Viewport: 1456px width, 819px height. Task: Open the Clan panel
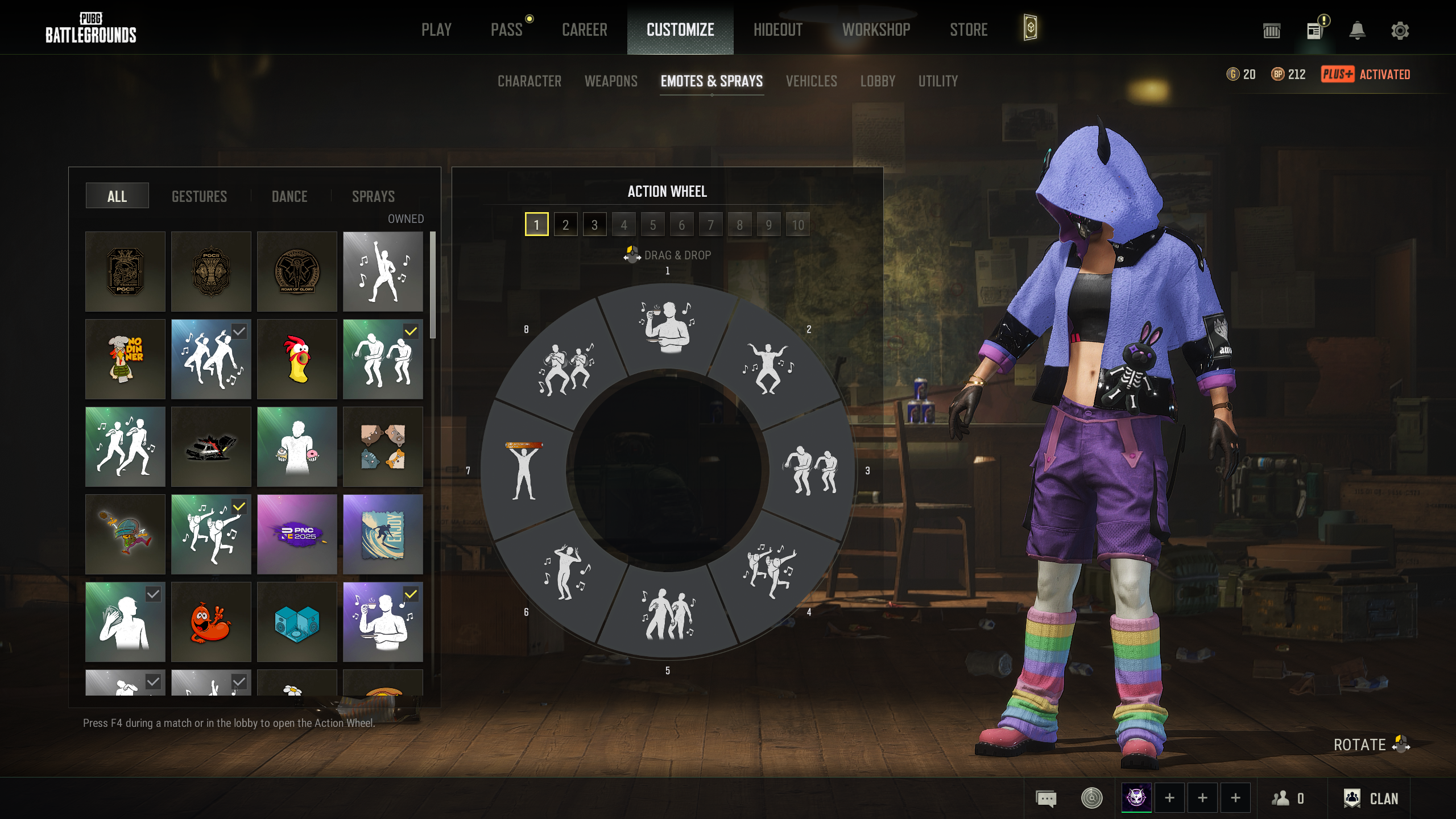pos(1371,799)
